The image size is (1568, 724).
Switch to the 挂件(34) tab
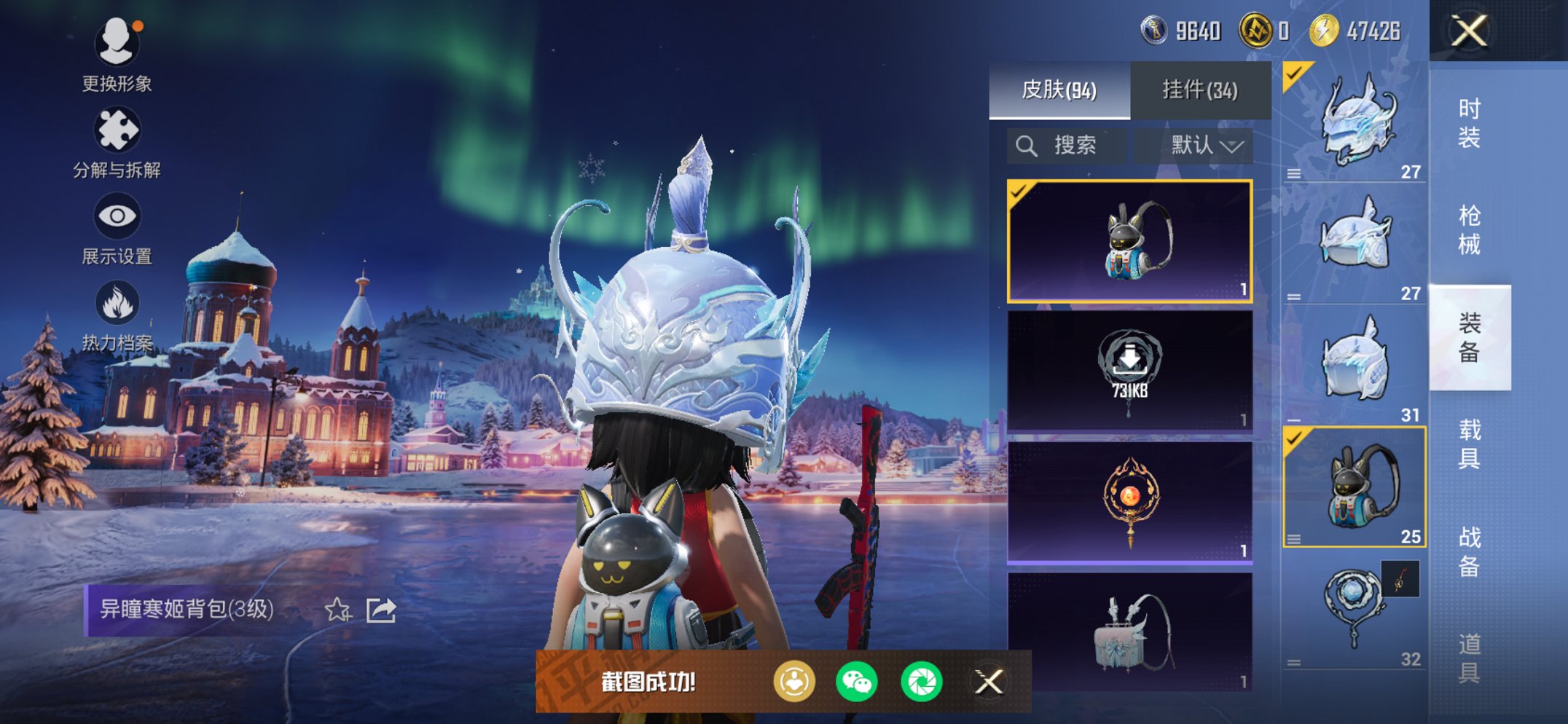pos(1200,90)
